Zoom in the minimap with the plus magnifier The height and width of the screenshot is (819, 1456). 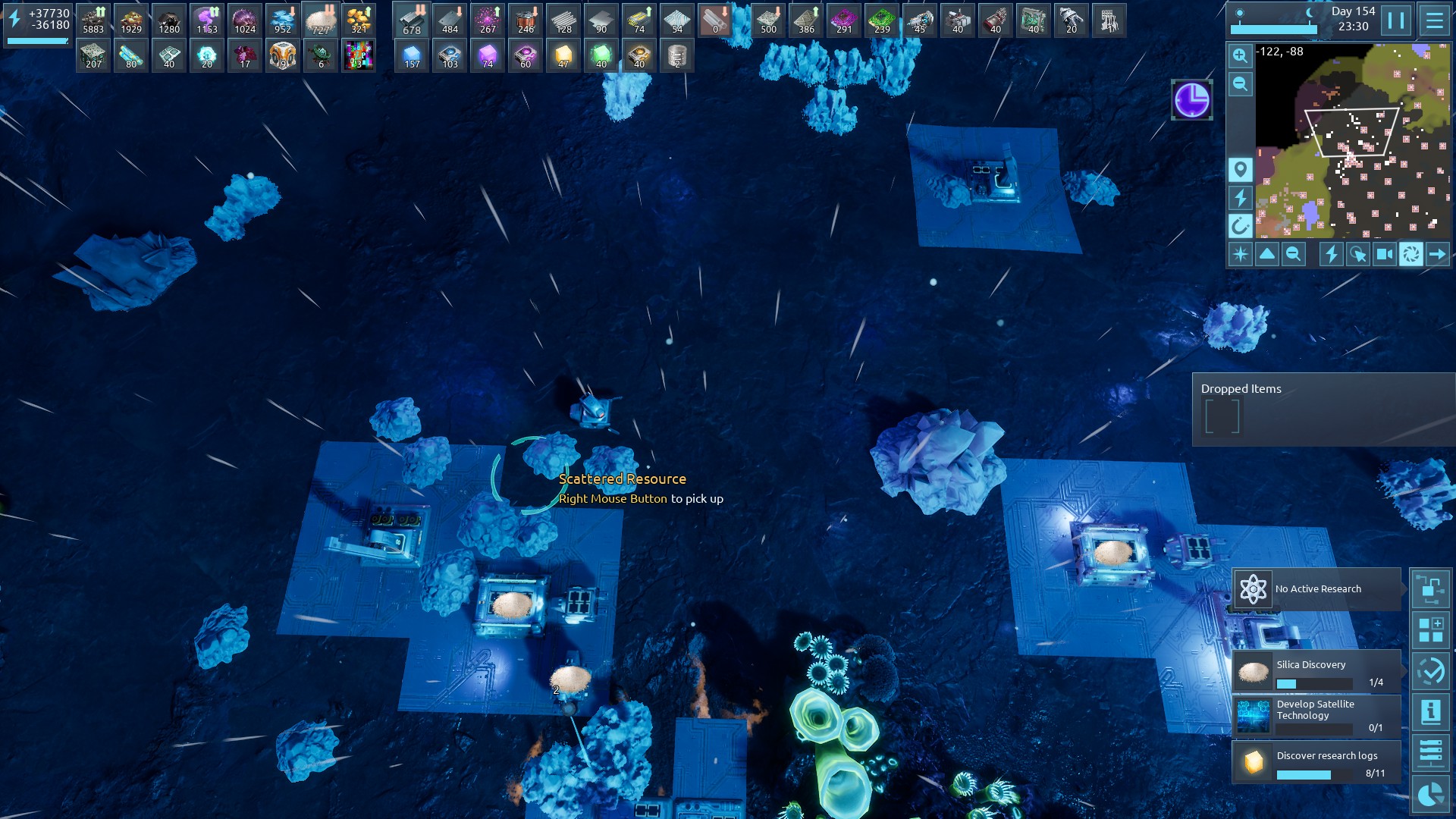point(1240,55)
